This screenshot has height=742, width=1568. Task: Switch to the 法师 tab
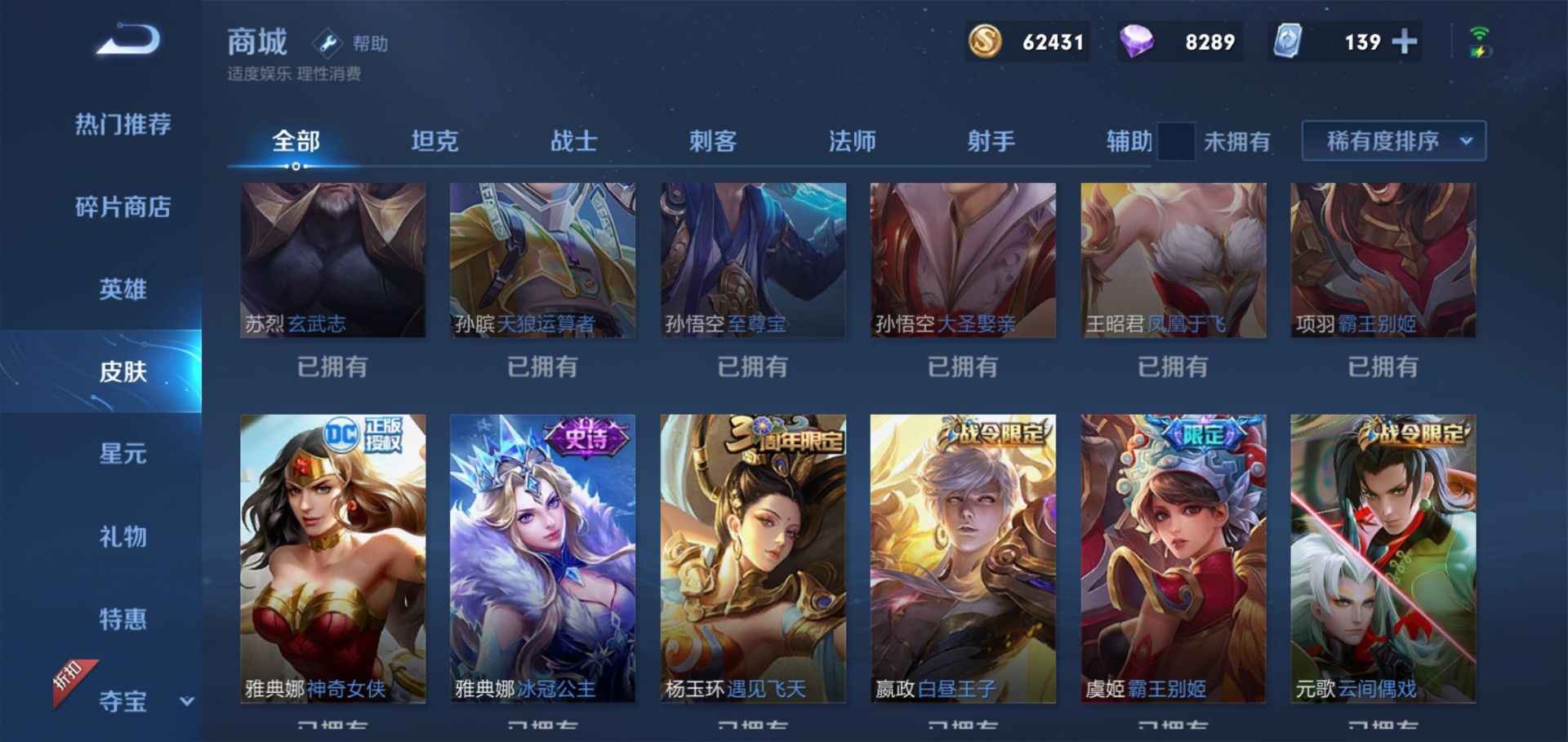coord(852,140)
